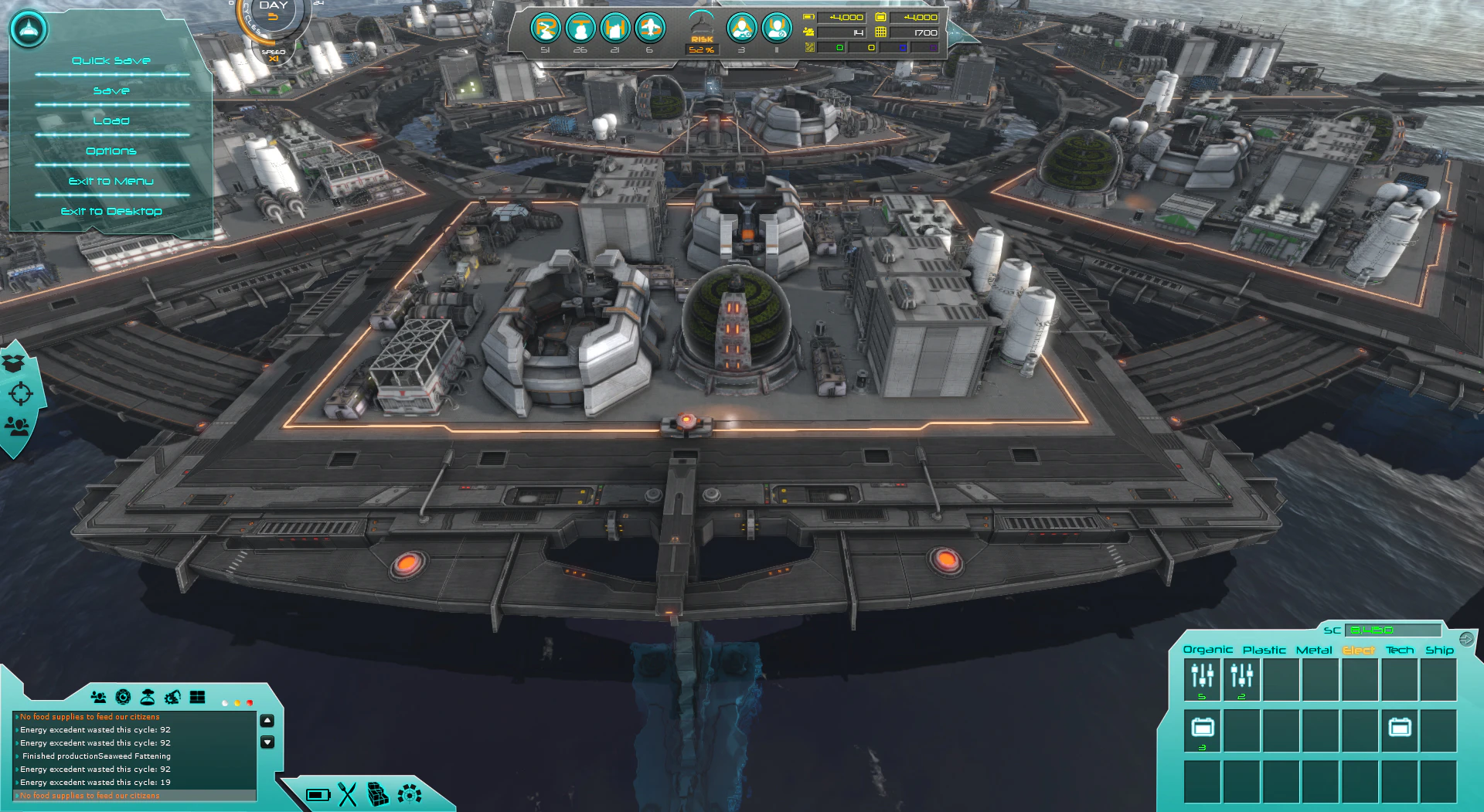
Task: Click the scroll-up arrow on the message log
Action: click(x=267, y=719)
